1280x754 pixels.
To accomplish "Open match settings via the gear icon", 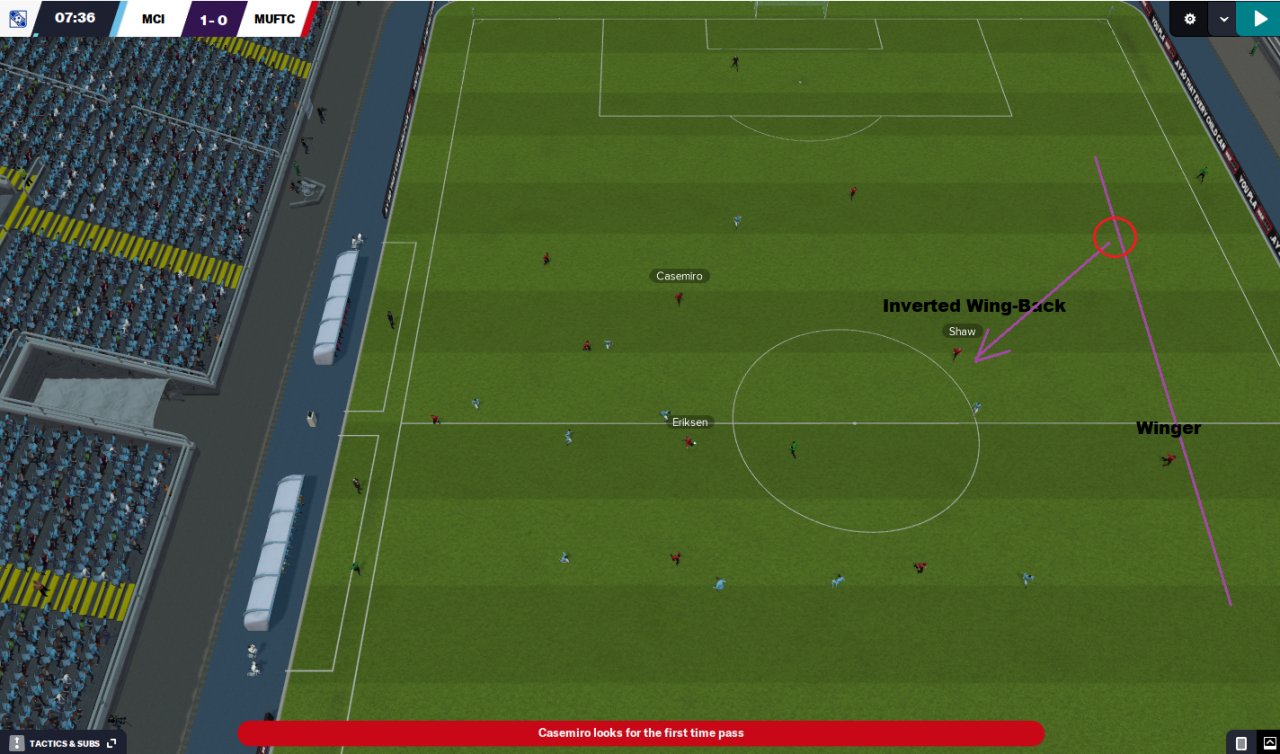I will point(1189,18).
